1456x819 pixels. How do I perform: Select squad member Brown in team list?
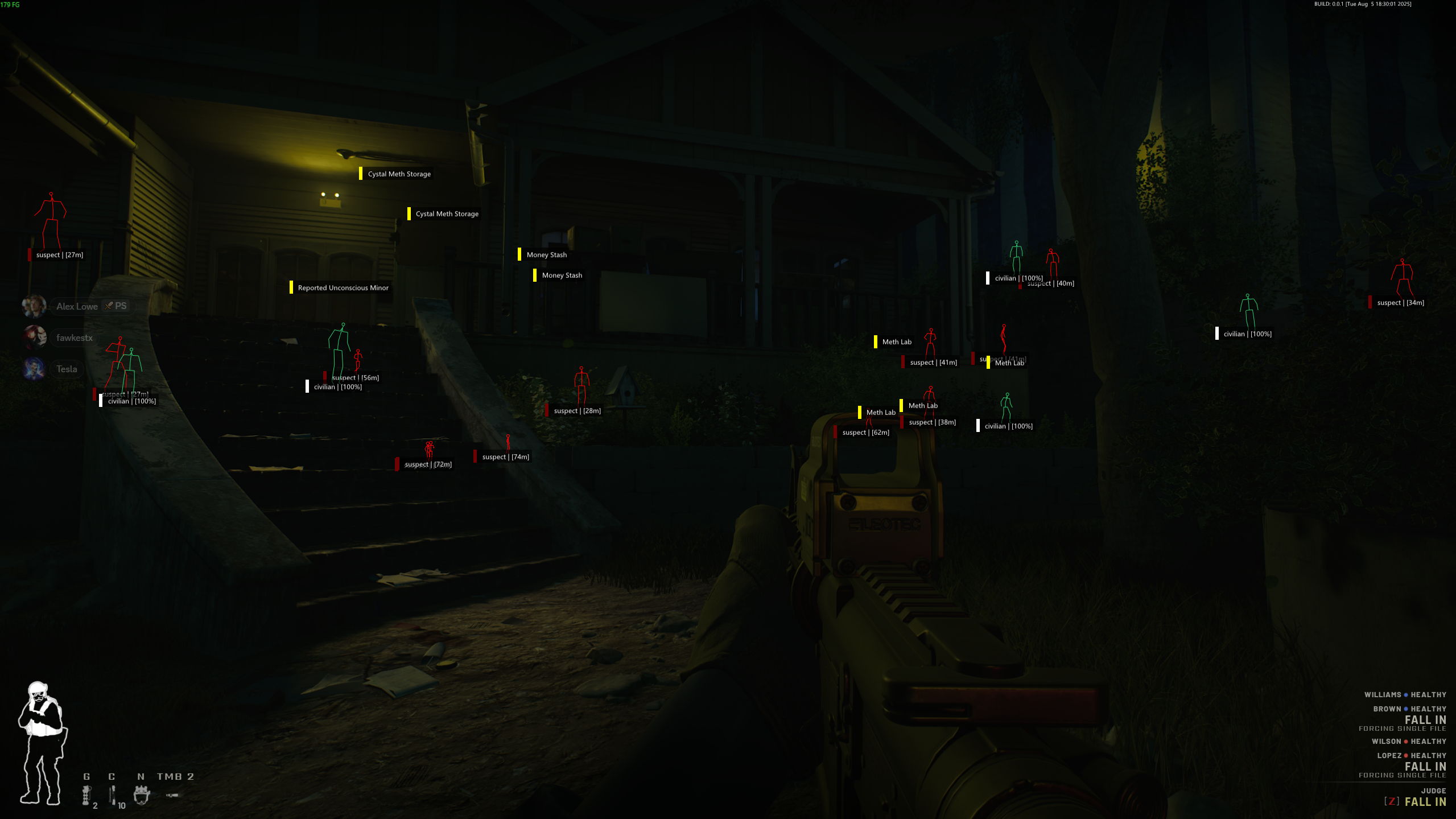click(x=1387, y=709)
